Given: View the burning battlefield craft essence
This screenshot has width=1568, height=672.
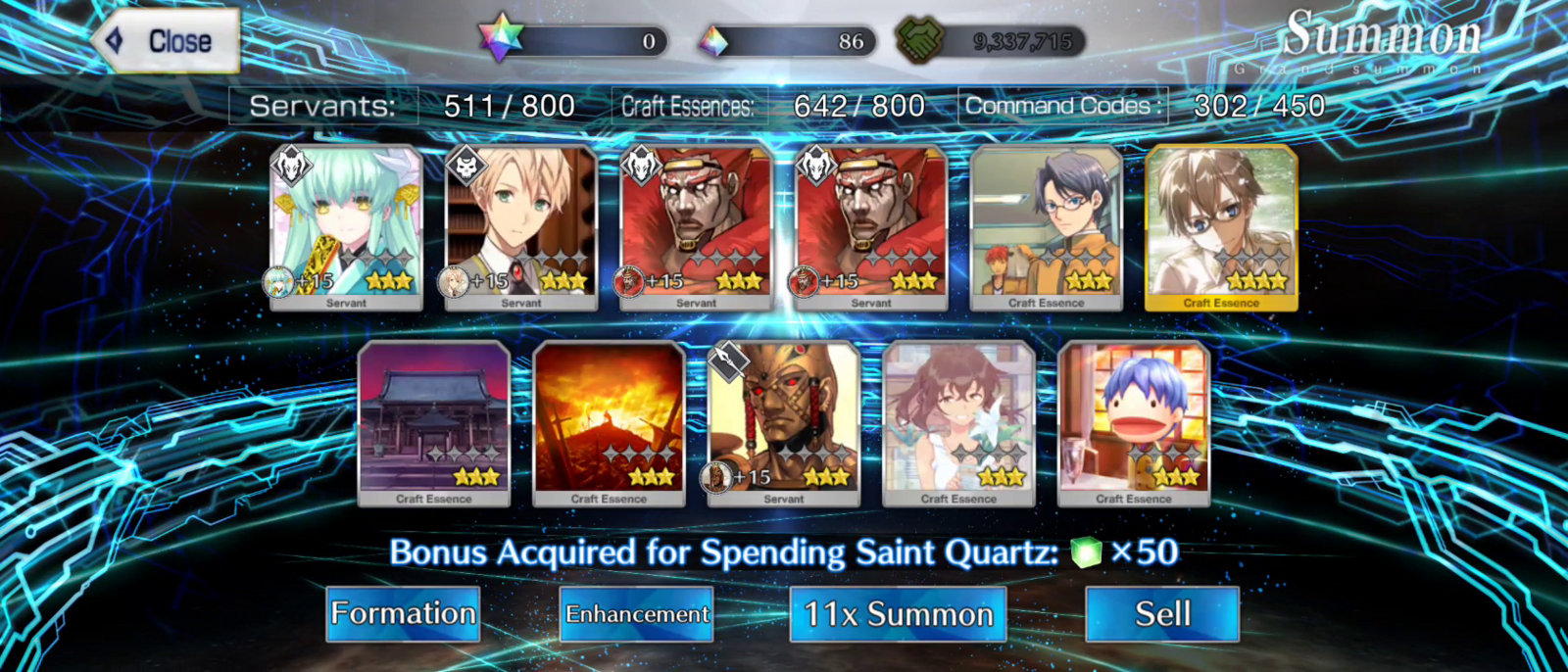Looking at the screenshot, I should [609, 422].
